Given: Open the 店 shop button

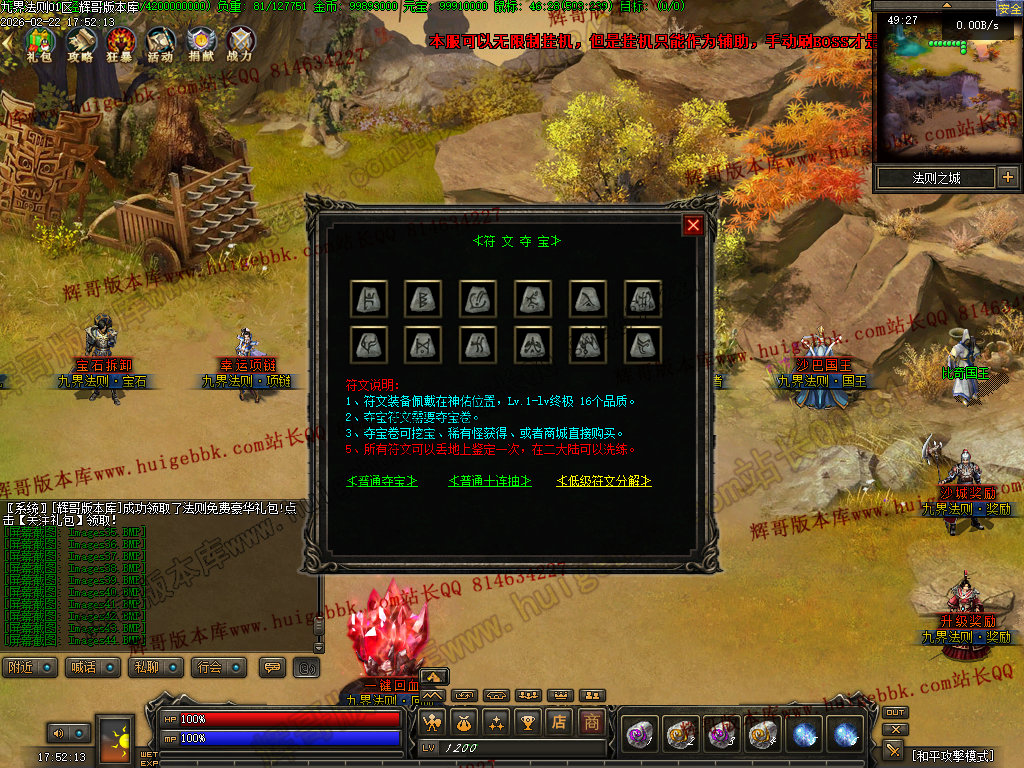Looking at the screenshot, I should 561,722.
